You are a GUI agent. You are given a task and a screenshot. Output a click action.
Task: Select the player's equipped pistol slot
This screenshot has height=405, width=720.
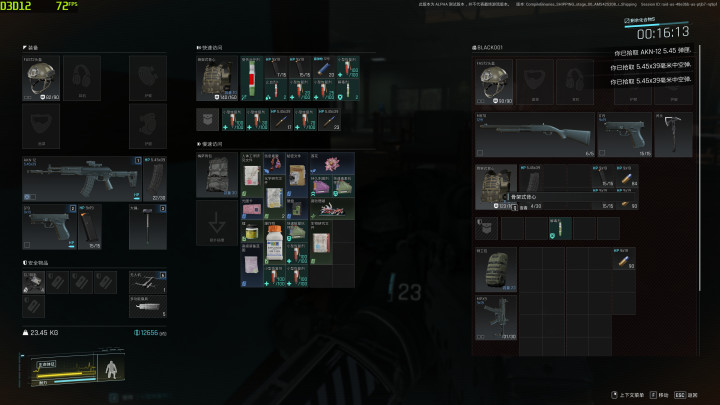pyautogui.click(x=46, y=223)
